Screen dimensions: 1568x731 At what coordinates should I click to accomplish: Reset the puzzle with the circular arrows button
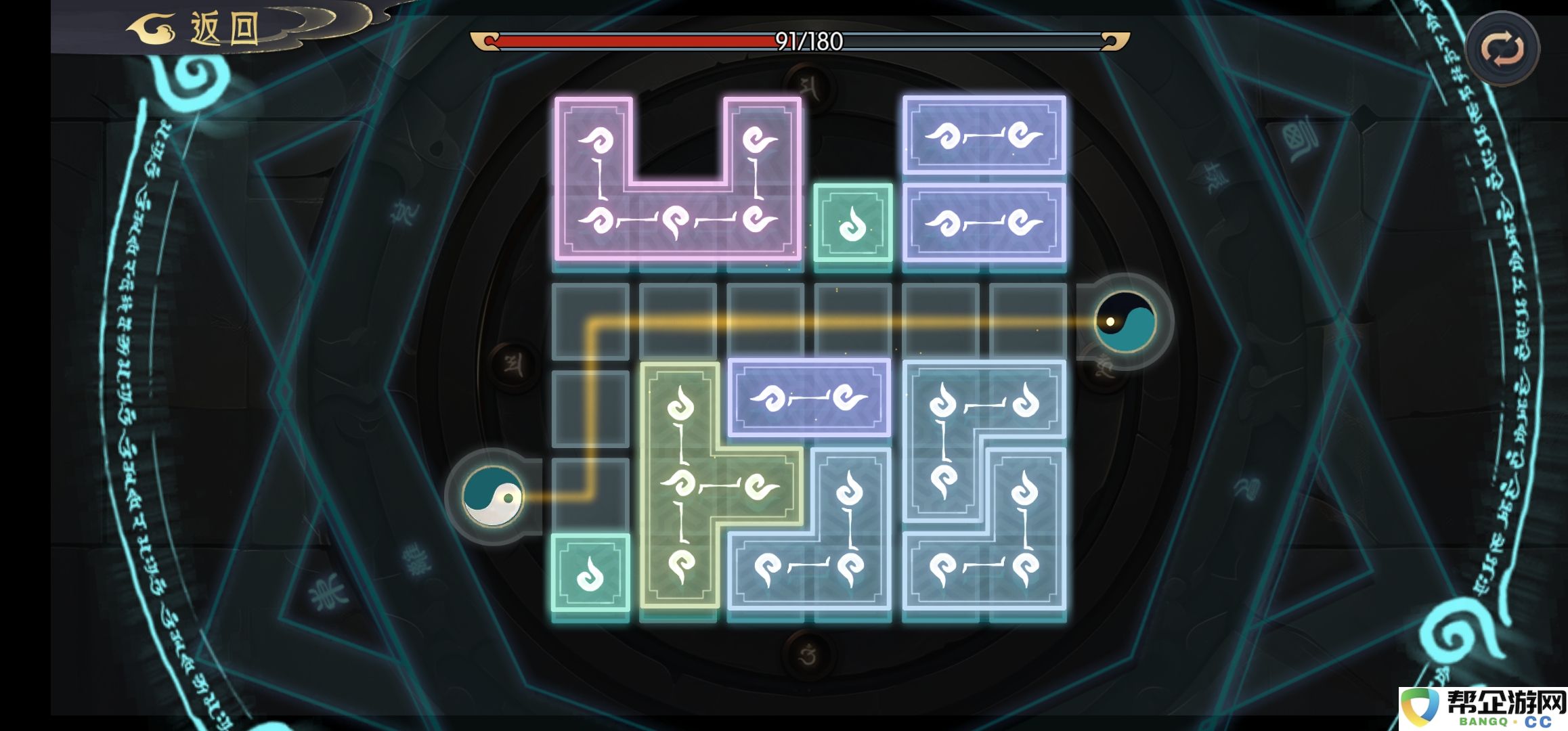point(1502,49)
